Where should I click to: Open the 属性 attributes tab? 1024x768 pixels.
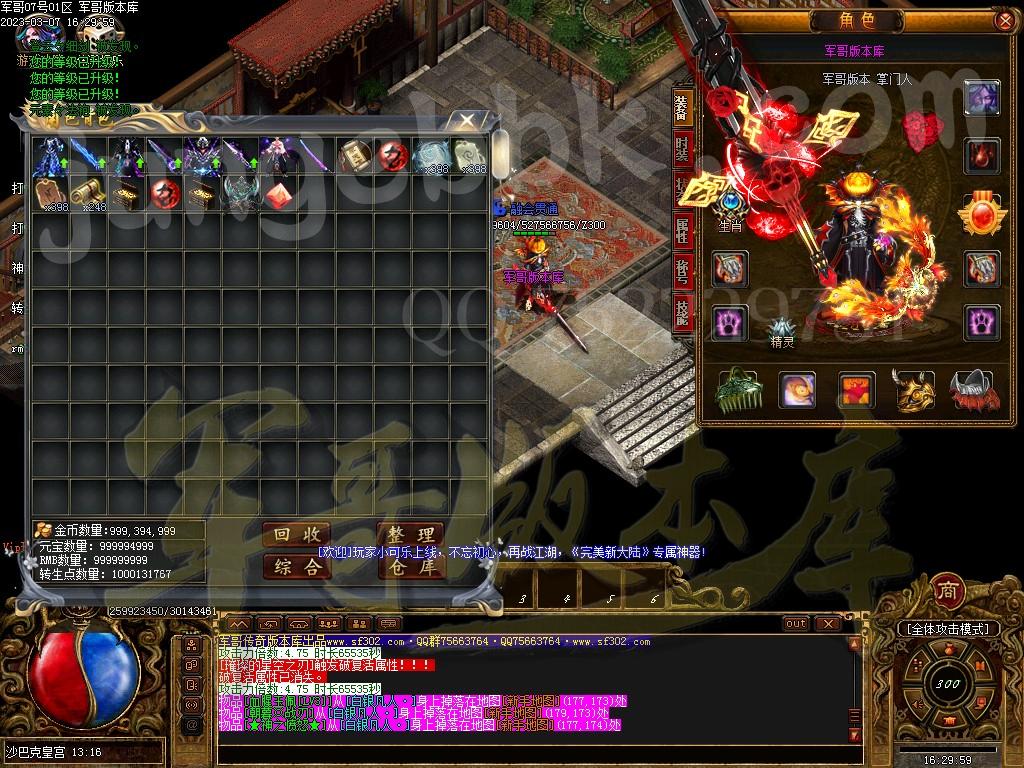point(682,230)
